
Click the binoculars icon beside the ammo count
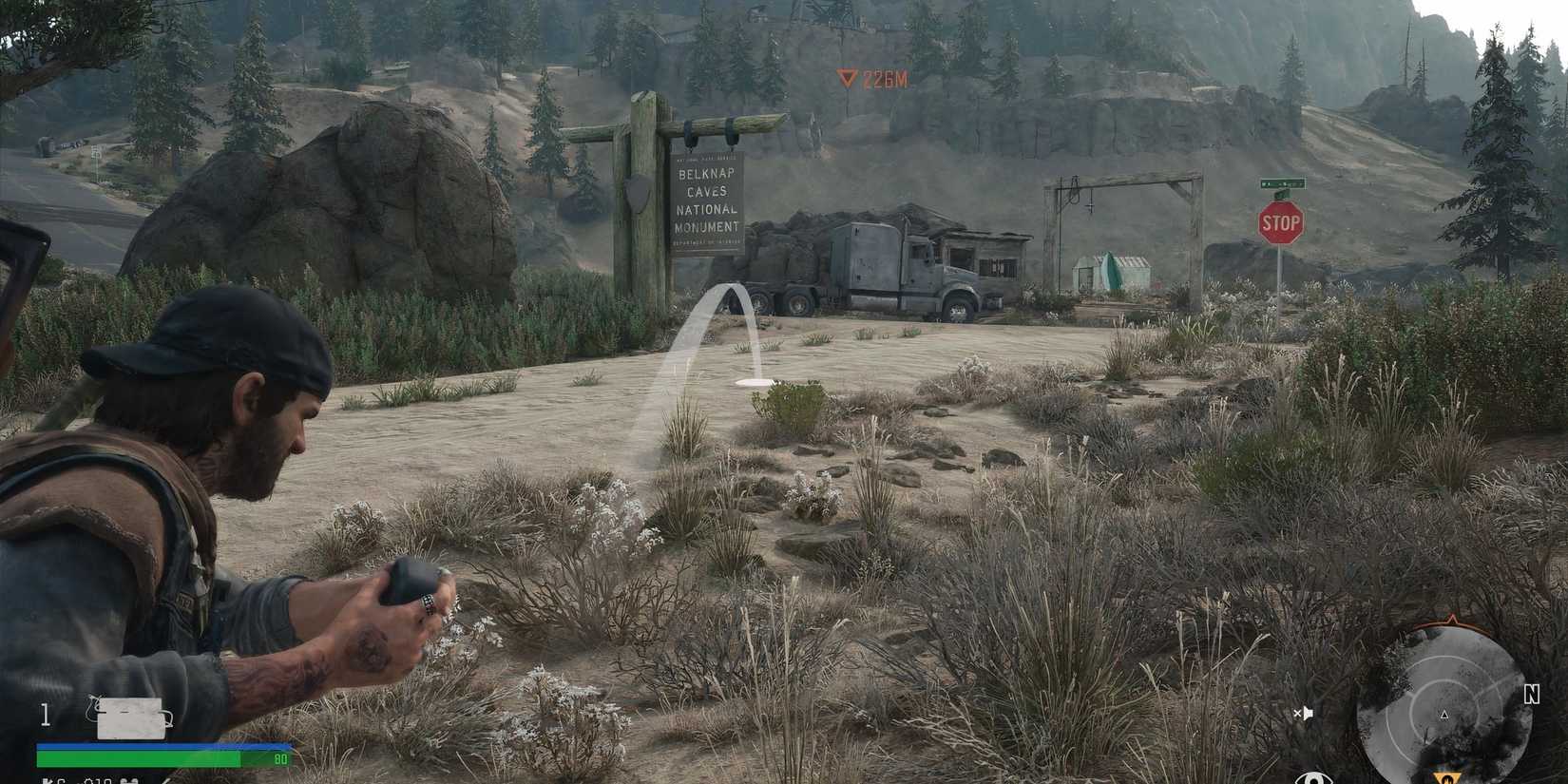[129, 781]
